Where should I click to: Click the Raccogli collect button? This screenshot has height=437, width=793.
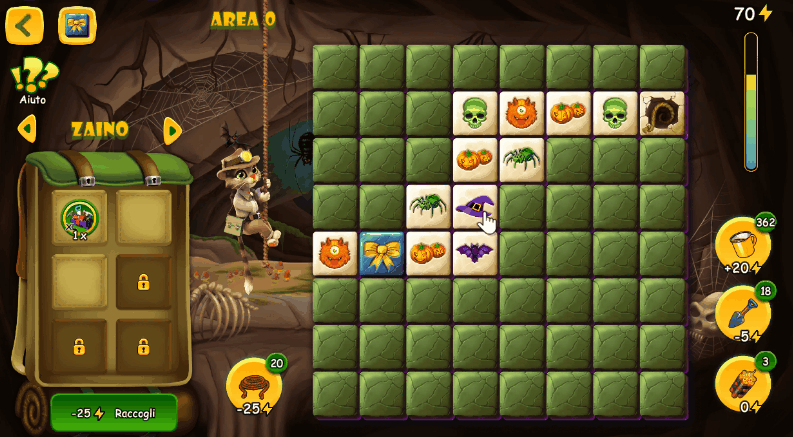click(x=114, y=413)
